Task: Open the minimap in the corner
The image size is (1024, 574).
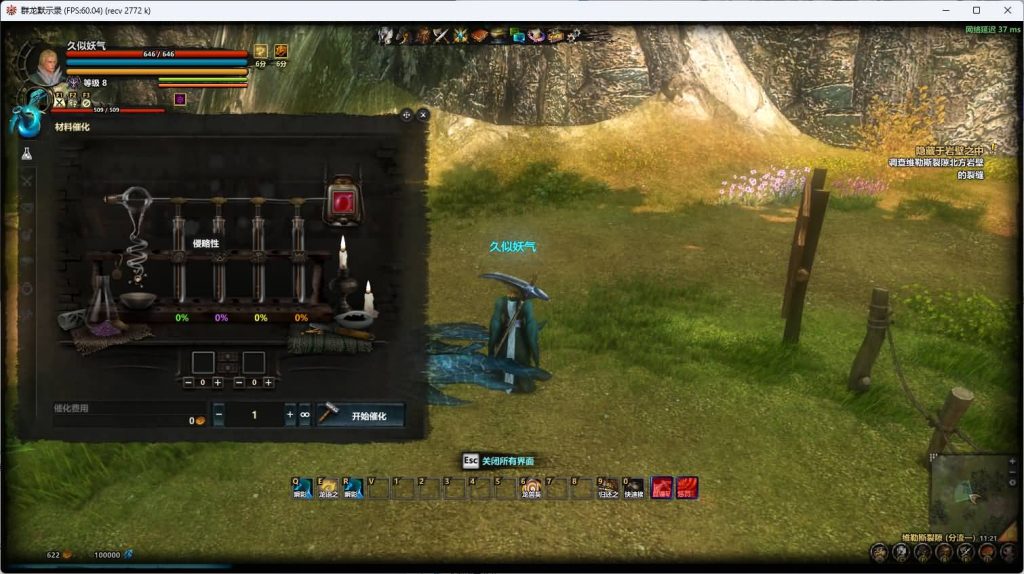Action: (x=971, y=491)
